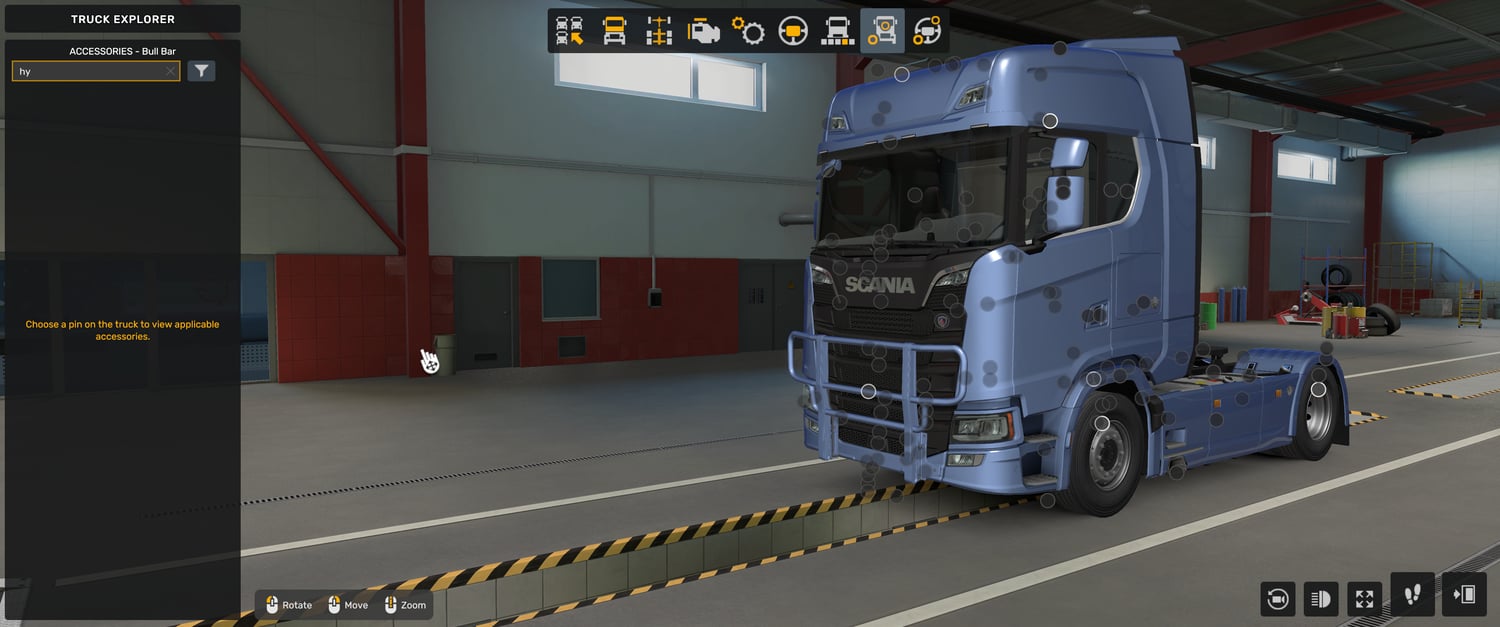Toggle the truck headlights button
Screen dimensions: 1500x627
tap(1320, 599)
